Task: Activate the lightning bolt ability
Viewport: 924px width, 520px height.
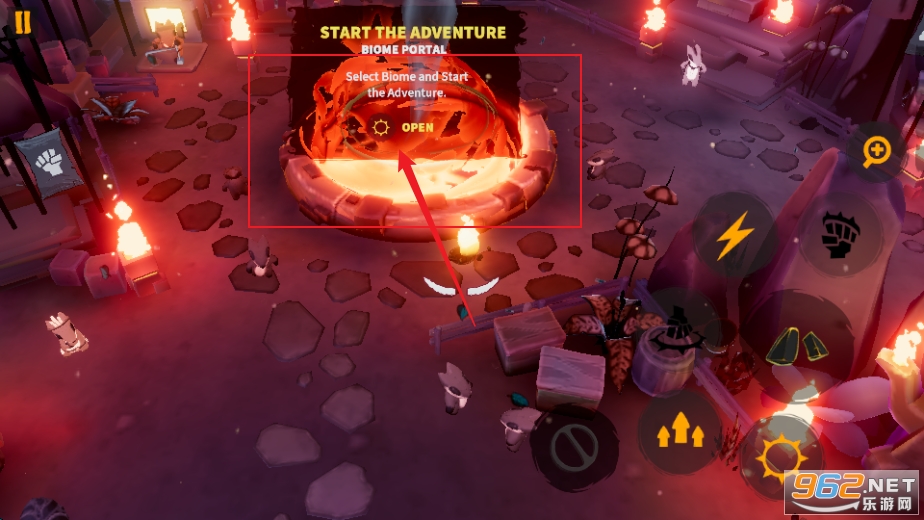Action: (734, 236)
